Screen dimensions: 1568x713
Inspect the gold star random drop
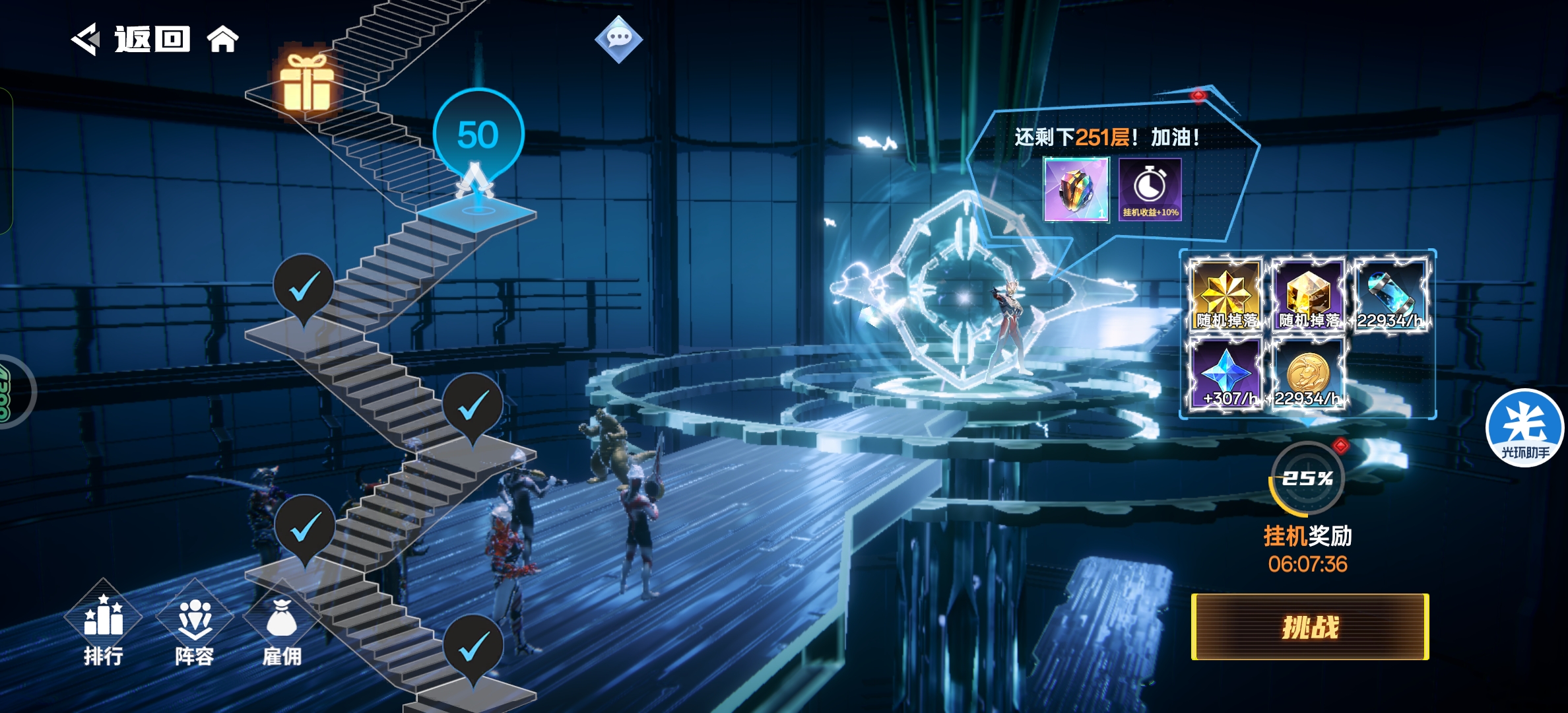[1225, 295]
